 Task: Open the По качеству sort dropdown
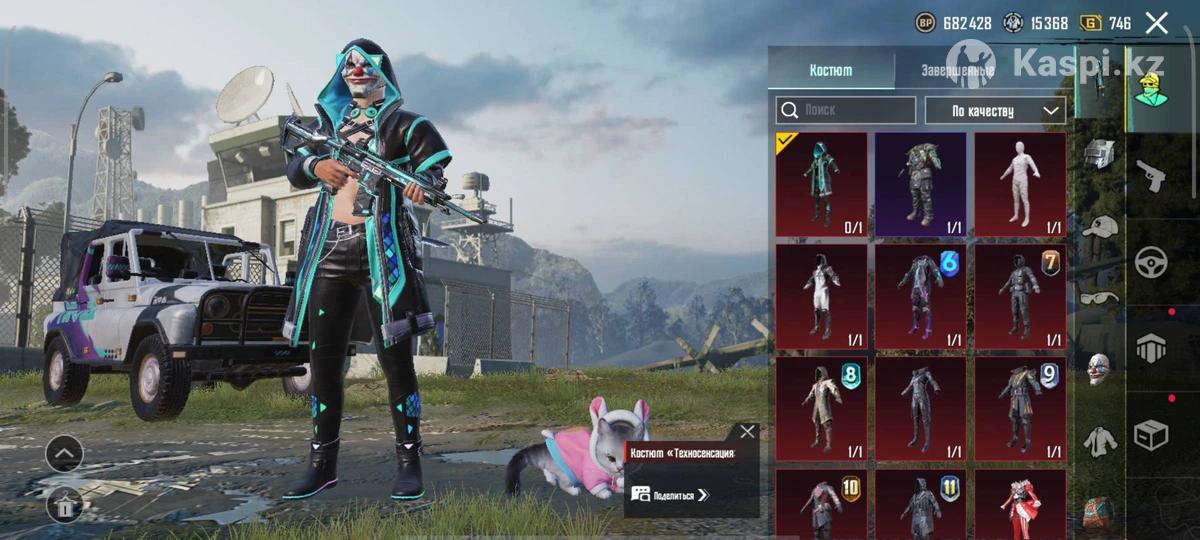click(995, 110)
